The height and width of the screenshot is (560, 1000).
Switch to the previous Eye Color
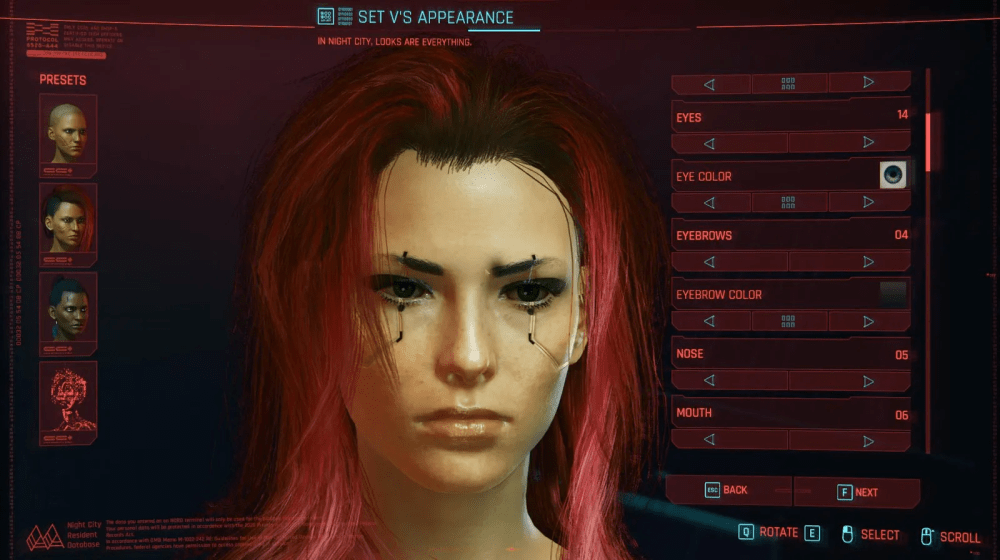coord(709,202)
